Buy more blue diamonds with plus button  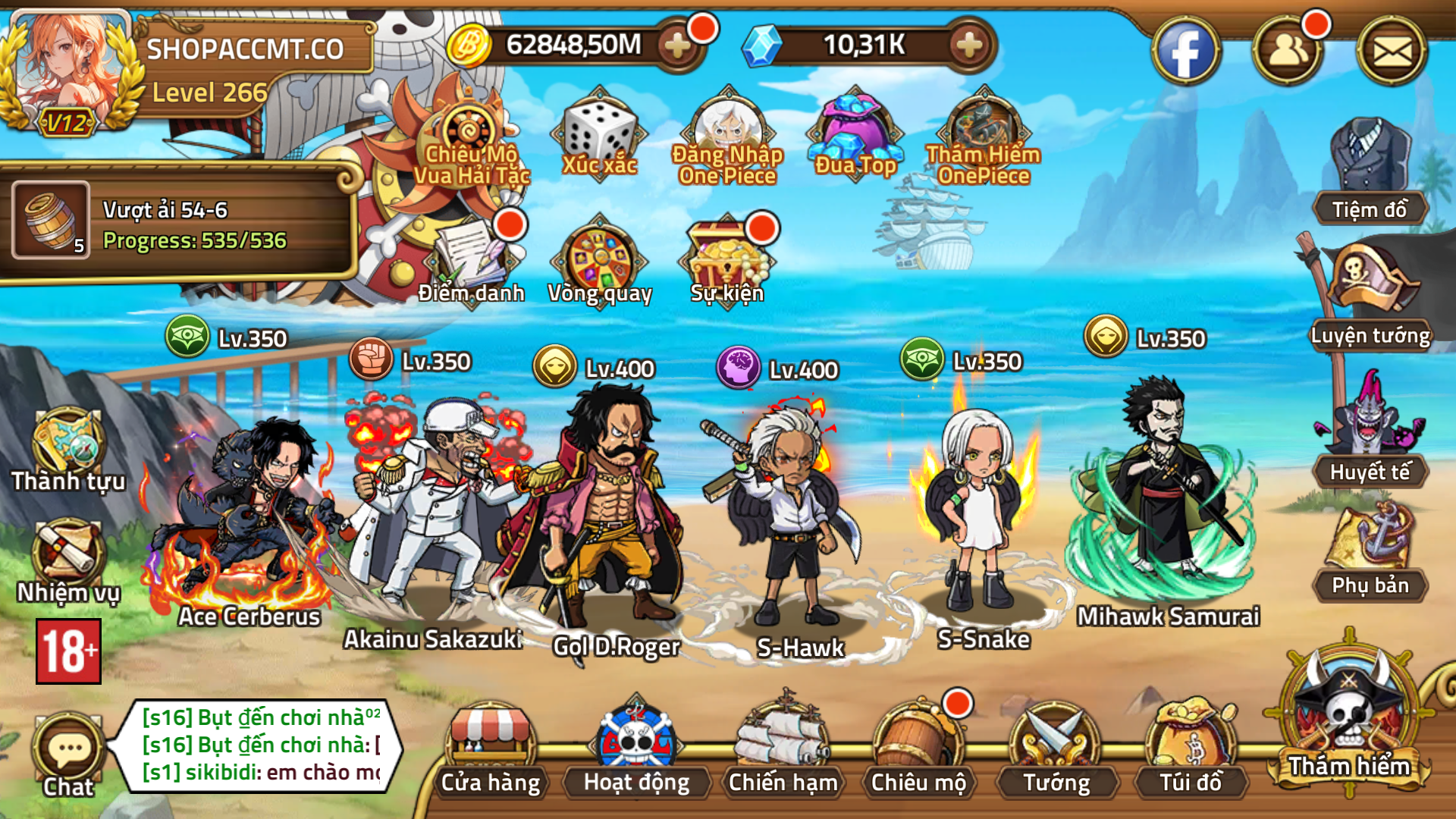click(969, 45)
